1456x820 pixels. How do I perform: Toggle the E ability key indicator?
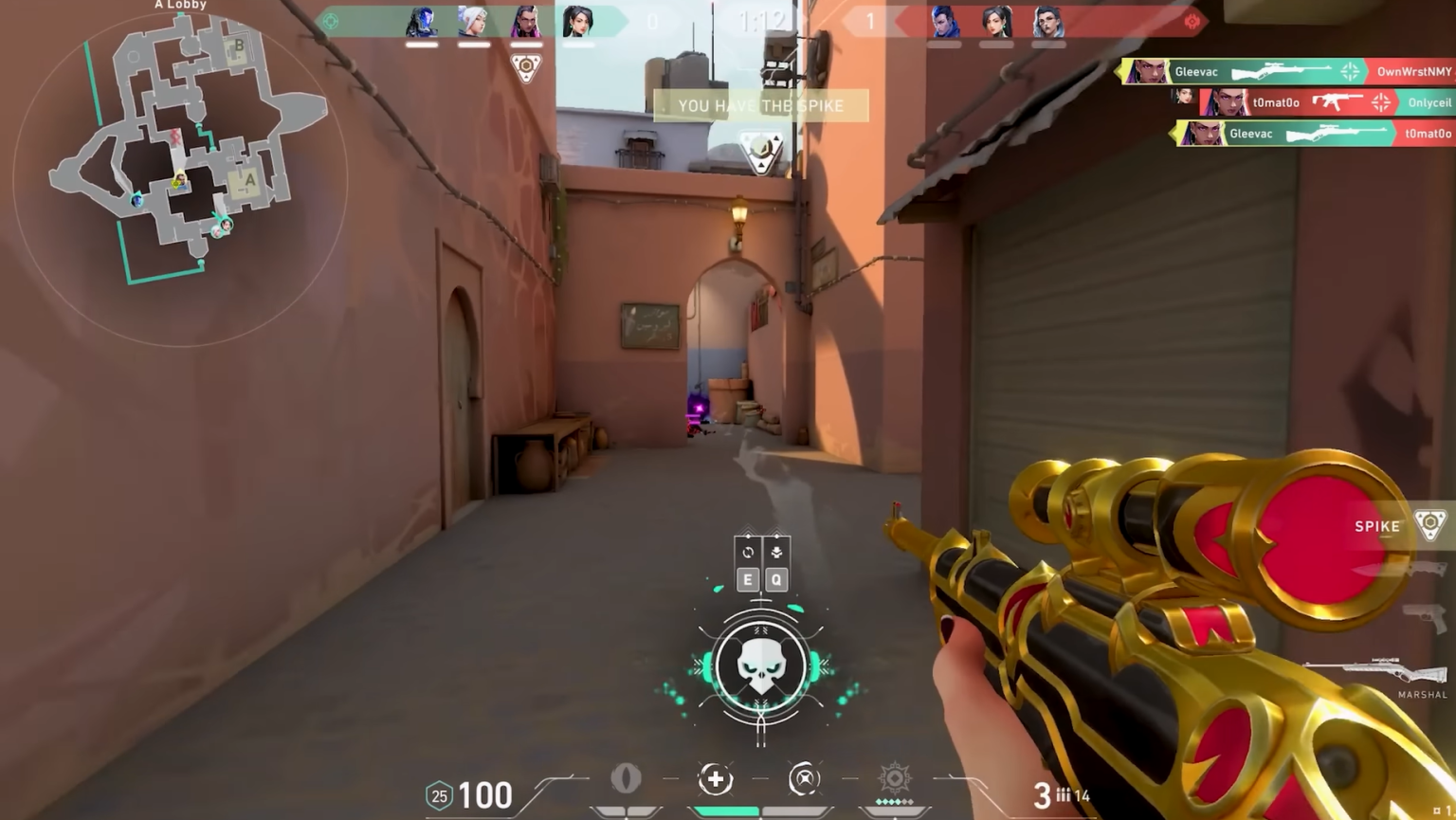tap(748, 579)
